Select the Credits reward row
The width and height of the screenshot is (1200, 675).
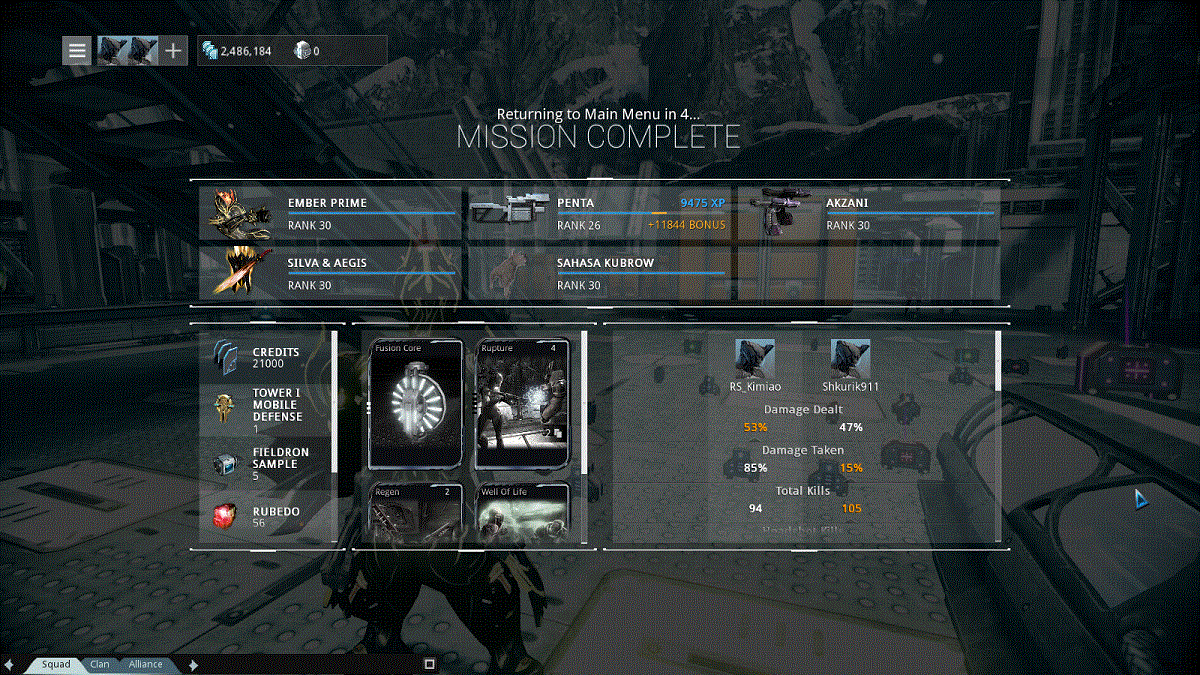[267, 358]
